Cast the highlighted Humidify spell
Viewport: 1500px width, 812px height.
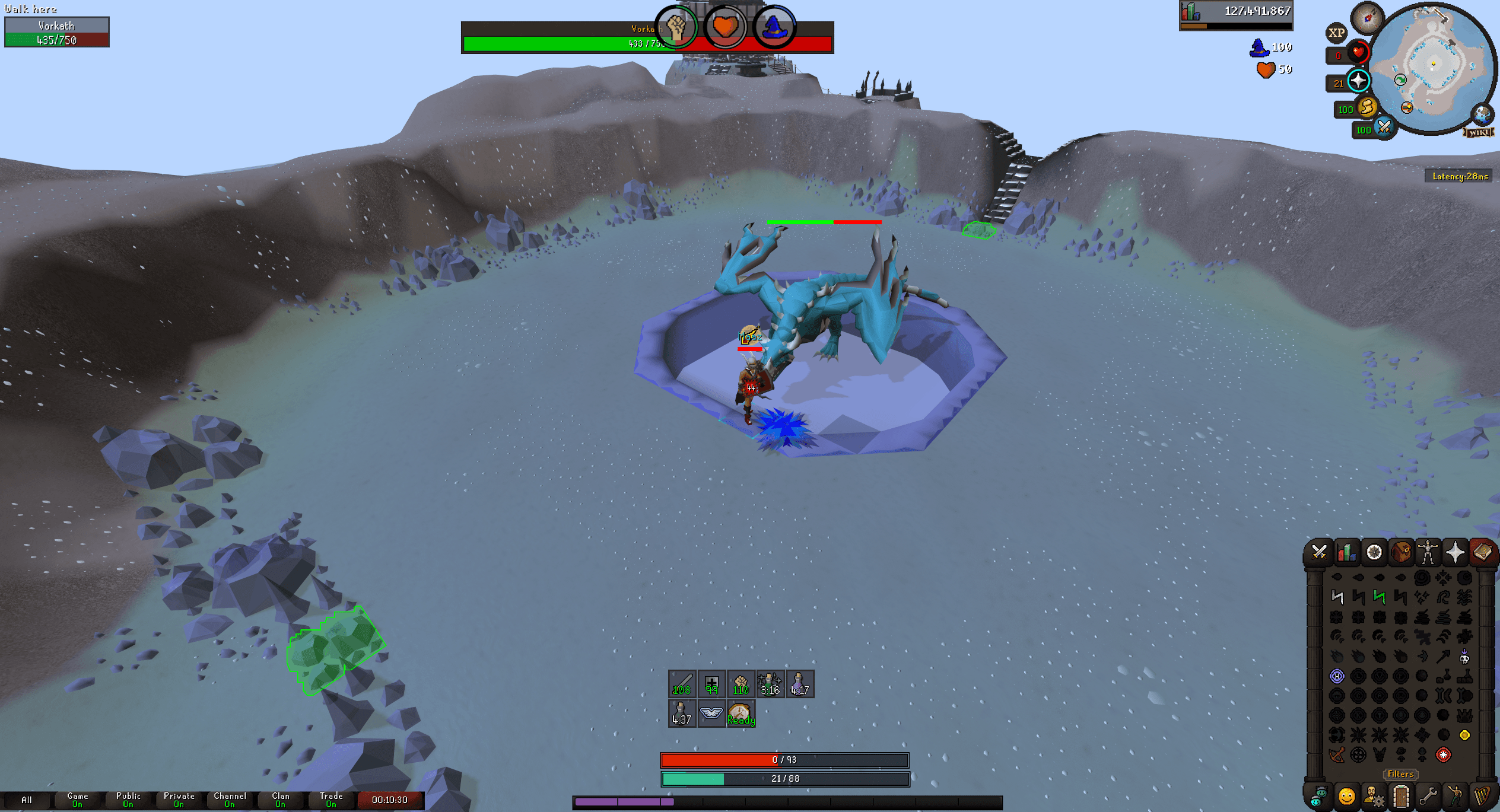coord(1337,676)
